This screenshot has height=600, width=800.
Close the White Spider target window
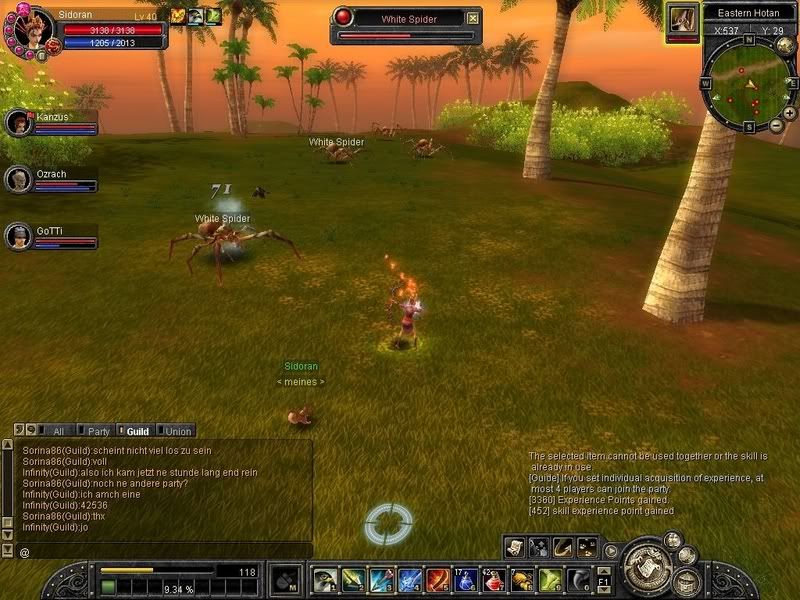point(473,18)
